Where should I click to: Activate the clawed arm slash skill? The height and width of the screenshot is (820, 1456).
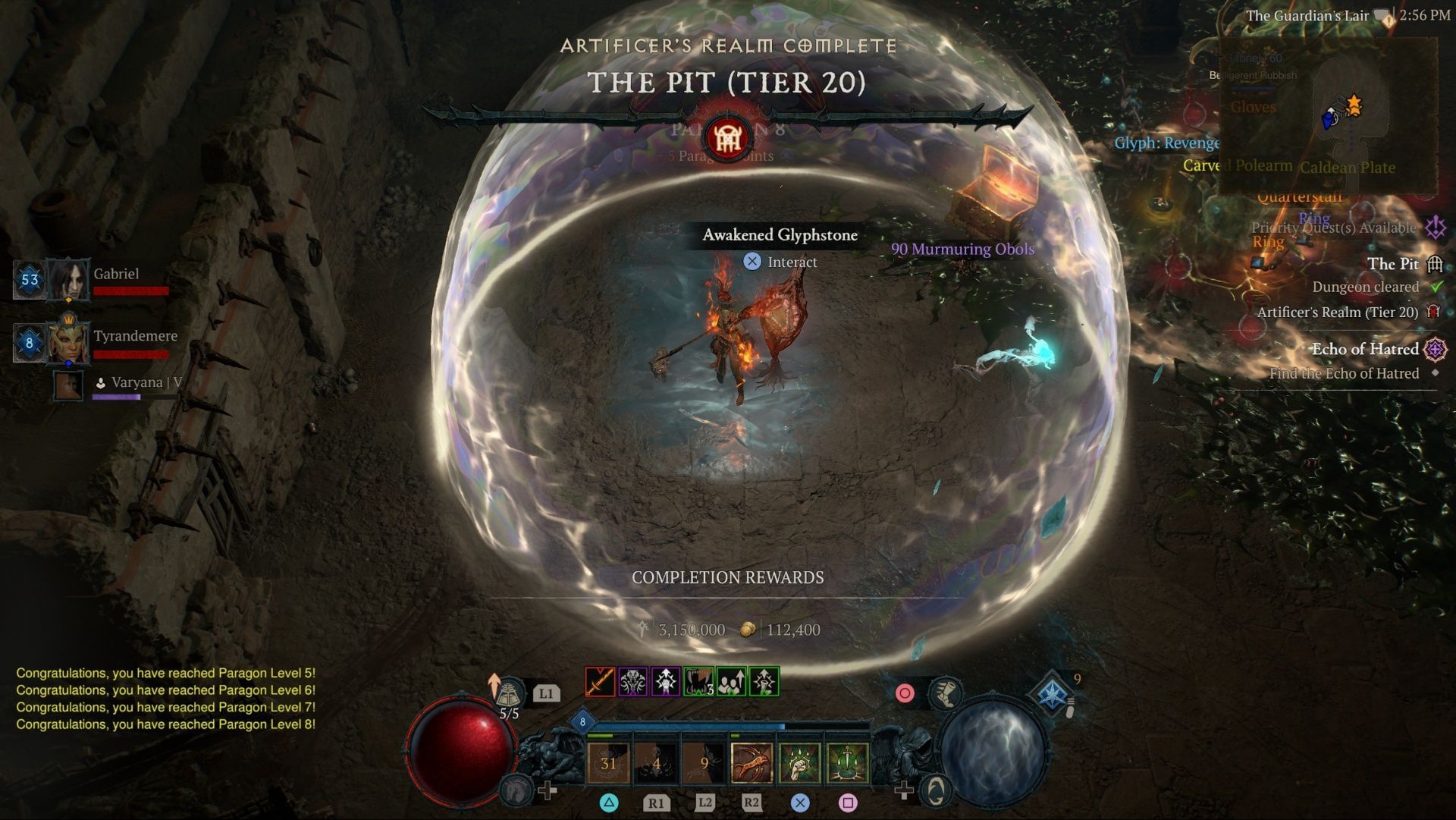click(x=752, y=762)
